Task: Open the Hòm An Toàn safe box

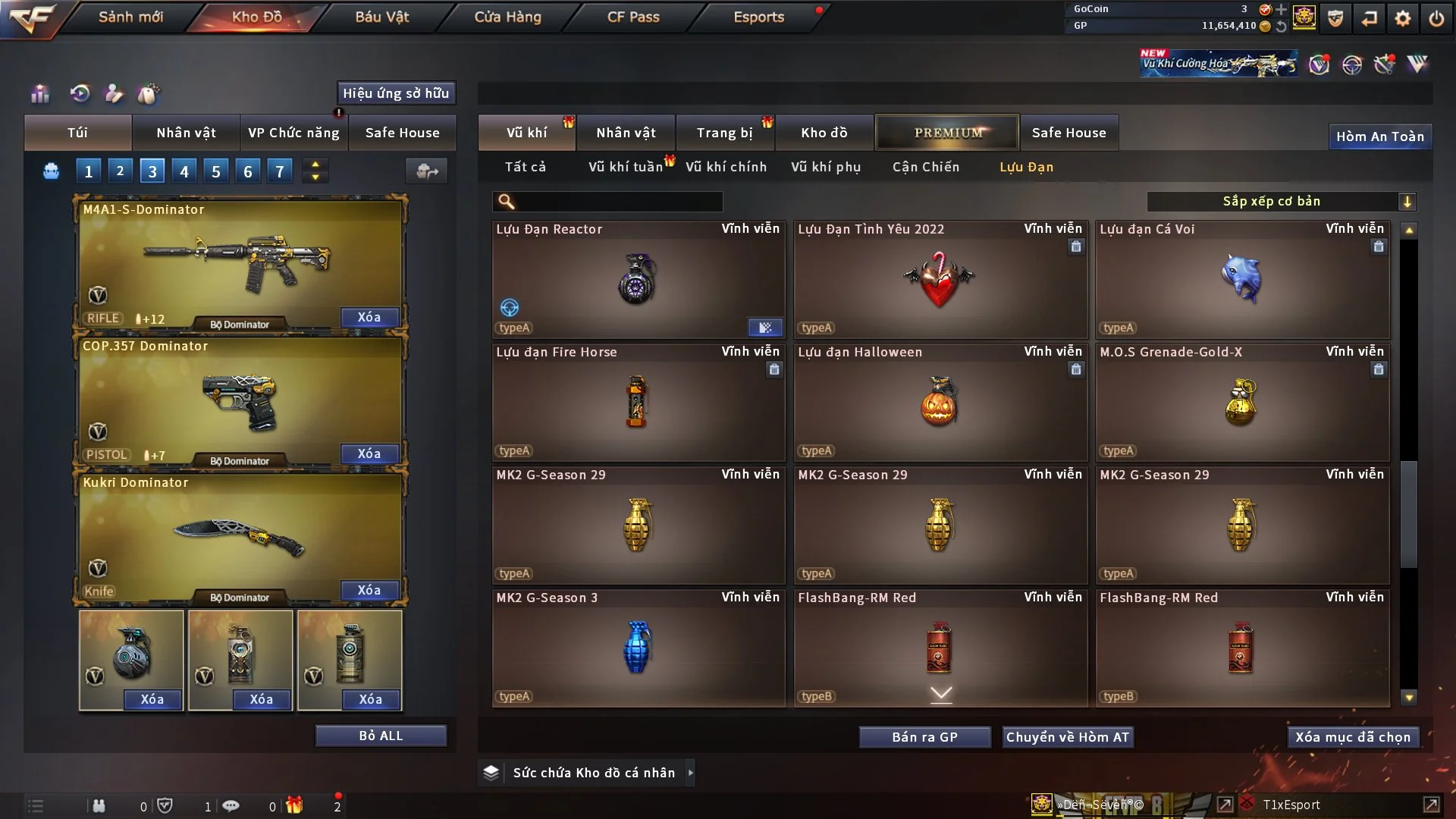Action: pyautogui.click(x=1379, y=136)
